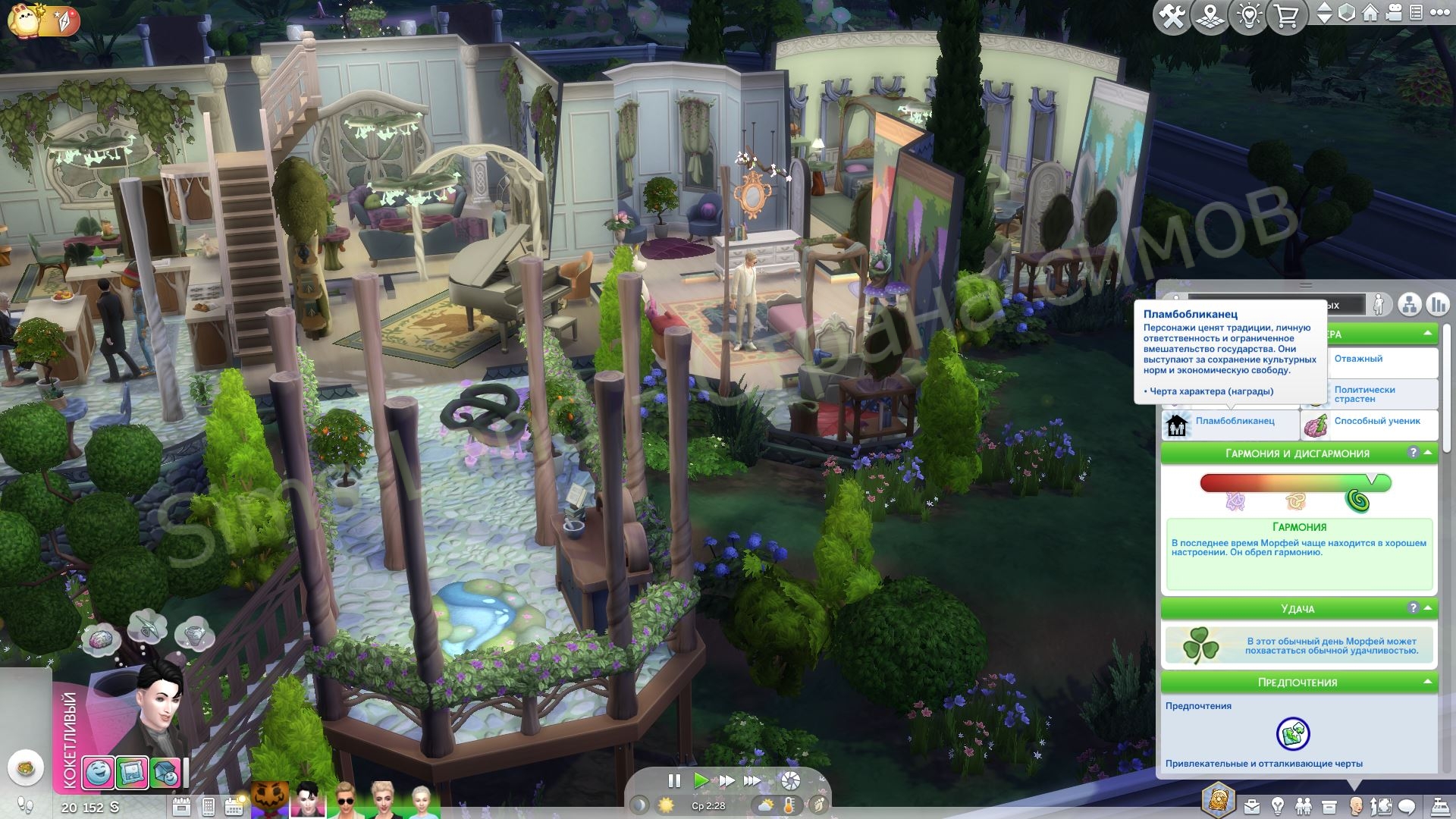1456x819 pixels.
Task: Open the calendar with the notification dot
Action: click(234, 806)
